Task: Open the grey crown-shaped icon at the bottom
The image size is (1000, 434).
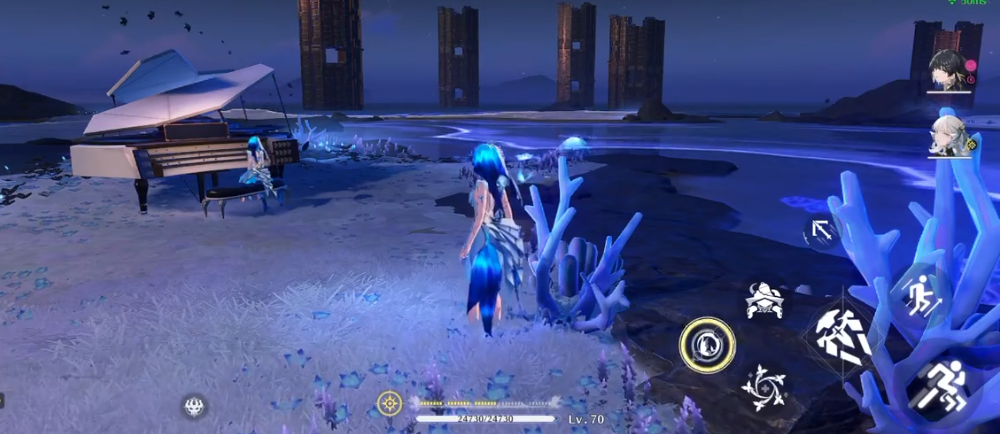Action: click(x=194, y=406)
